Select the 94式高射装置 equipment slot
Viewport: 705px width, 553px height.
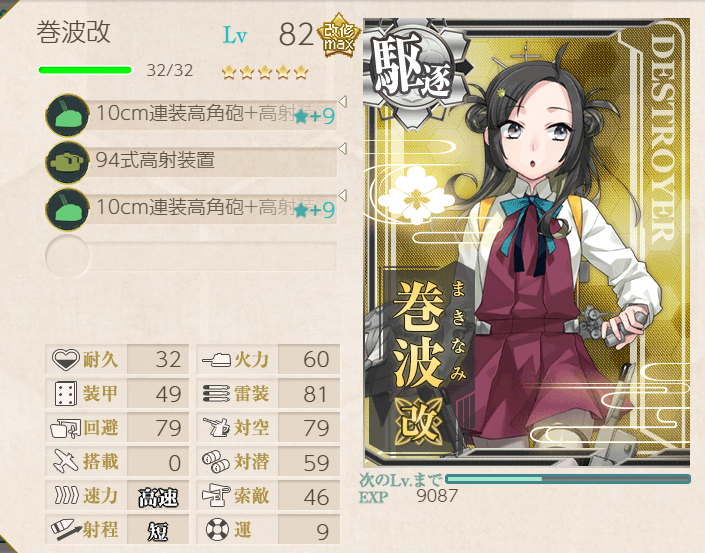coord(195,161)
